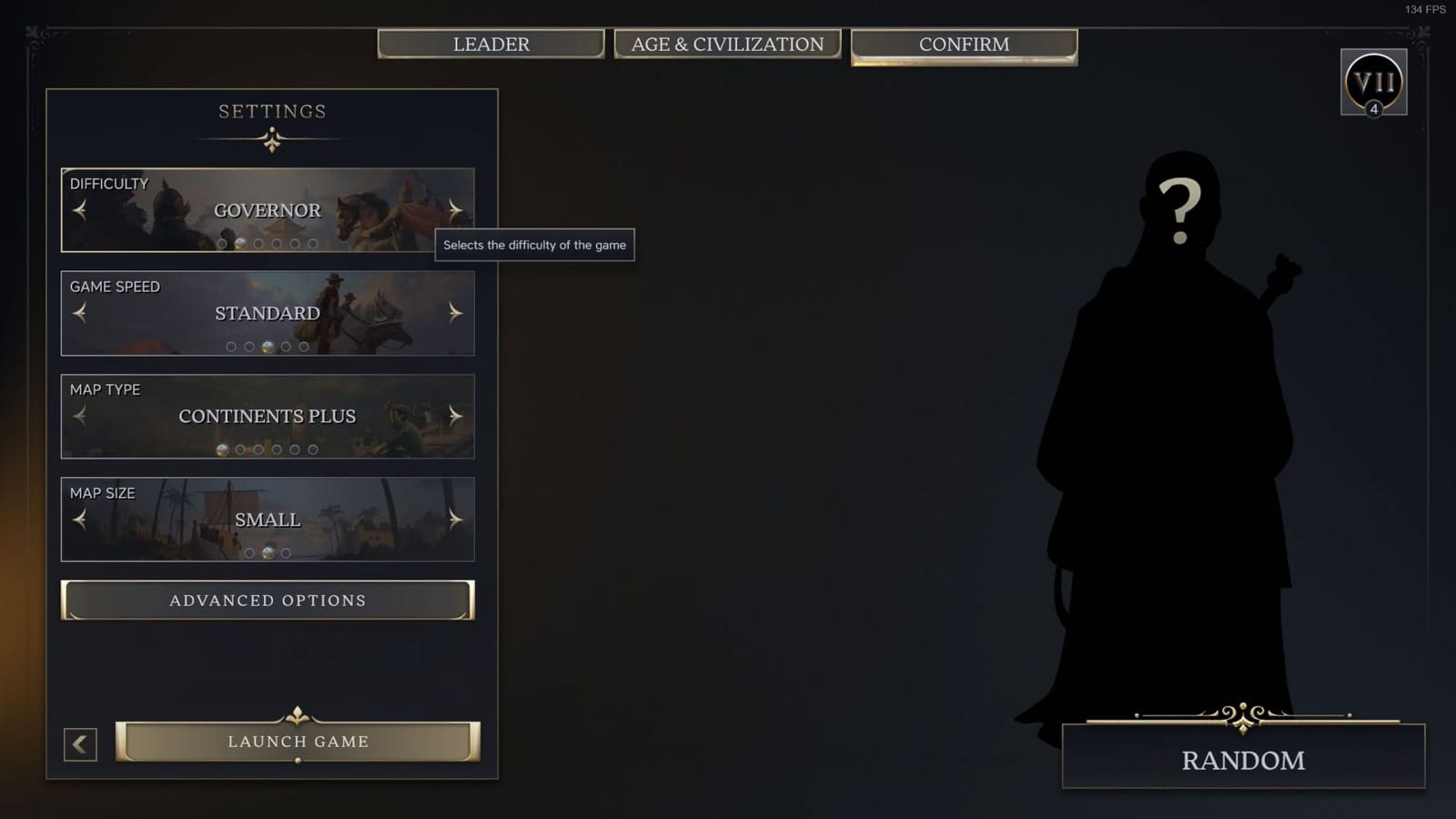Viewport: 1456px width, 819px height.
Task: Click the Civilization VII emblem icon
Action: tap(1372, 82)
